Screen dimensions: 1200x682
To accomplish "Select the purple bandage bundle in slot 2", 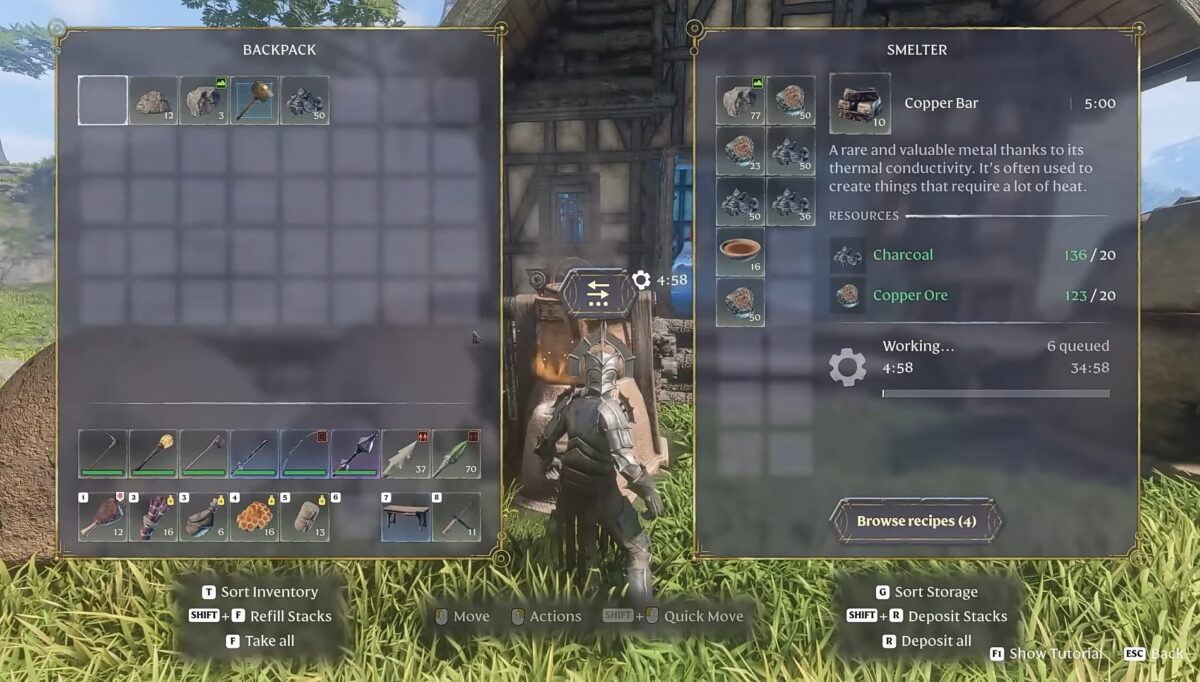I will tap(153, 517).
